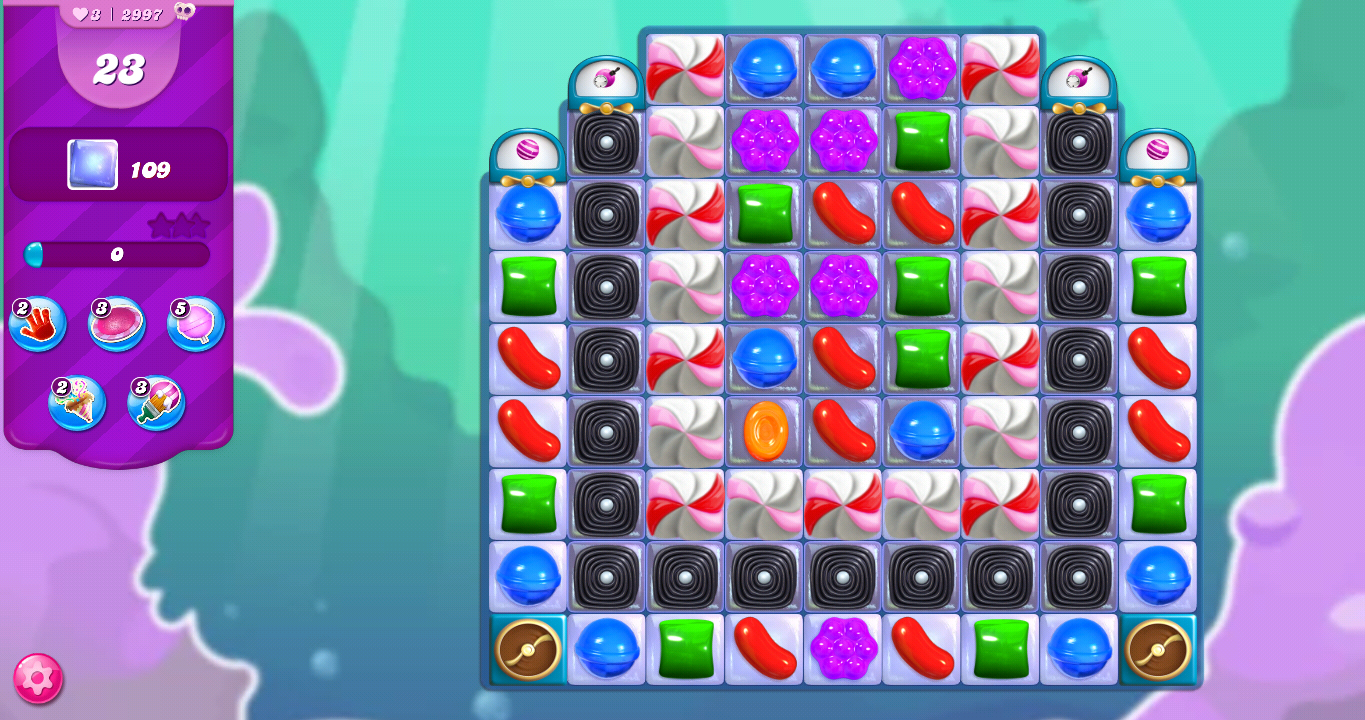This screenshot has height=720, width=1365.
Task: Click the star progress bar
Action: [x=117, y=255]
